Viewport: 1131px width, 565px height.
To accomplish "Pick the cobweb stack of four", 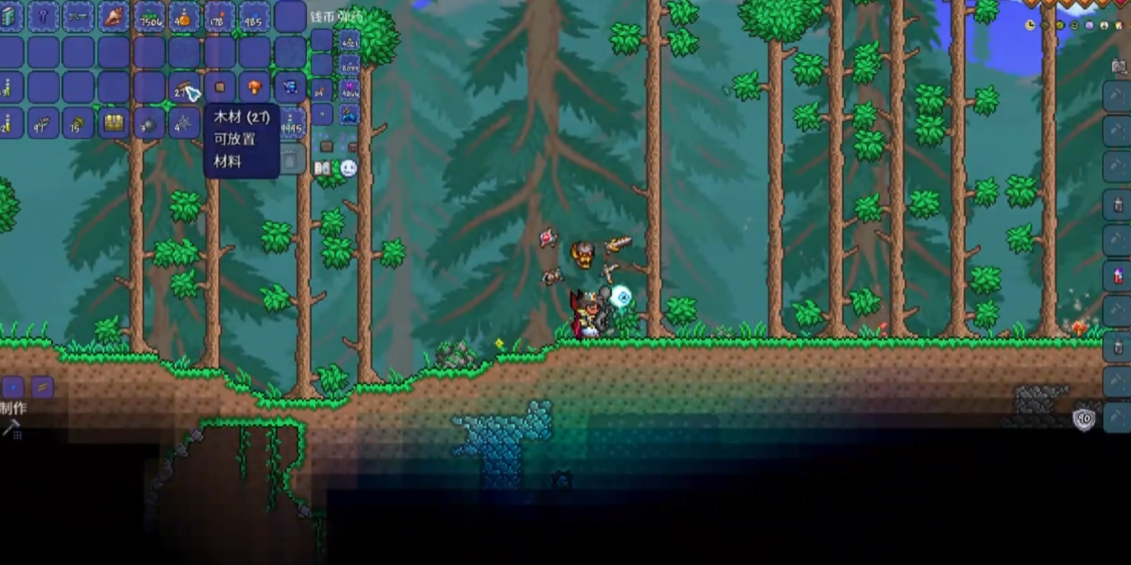I will [184, 123].
